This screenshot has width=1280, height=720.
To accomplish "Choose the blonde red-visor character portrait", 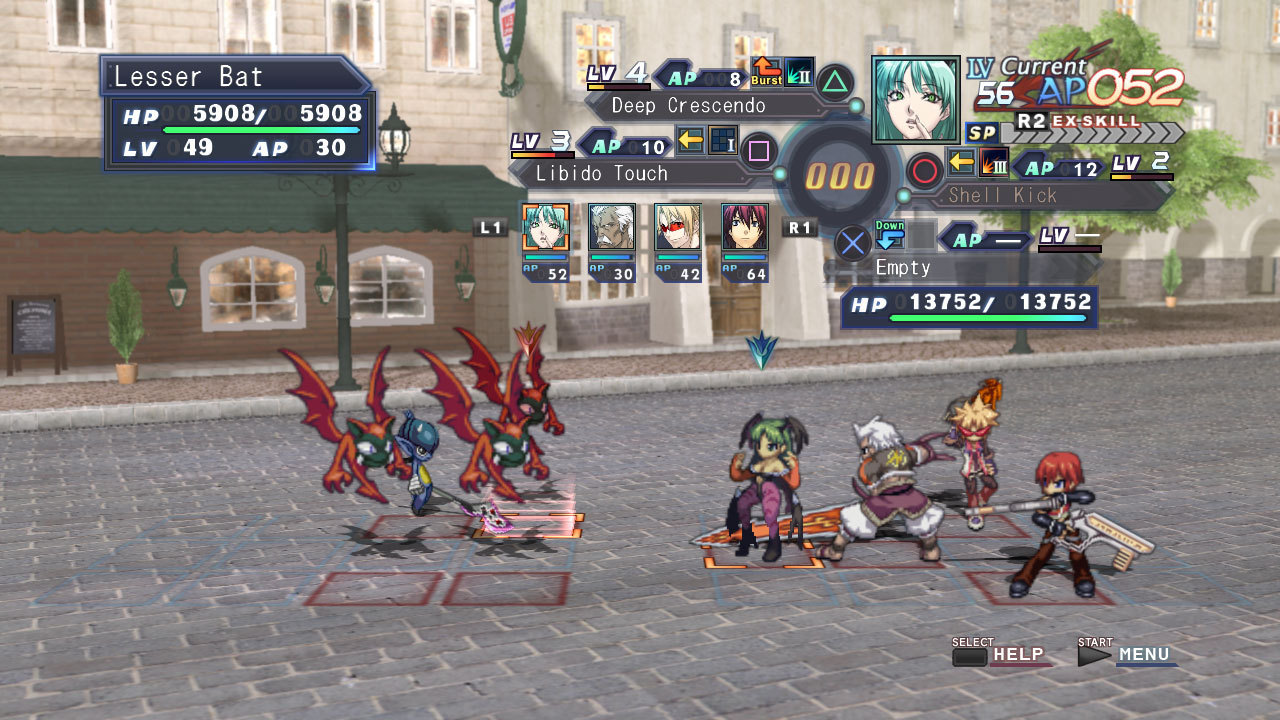I will (677, 227).
